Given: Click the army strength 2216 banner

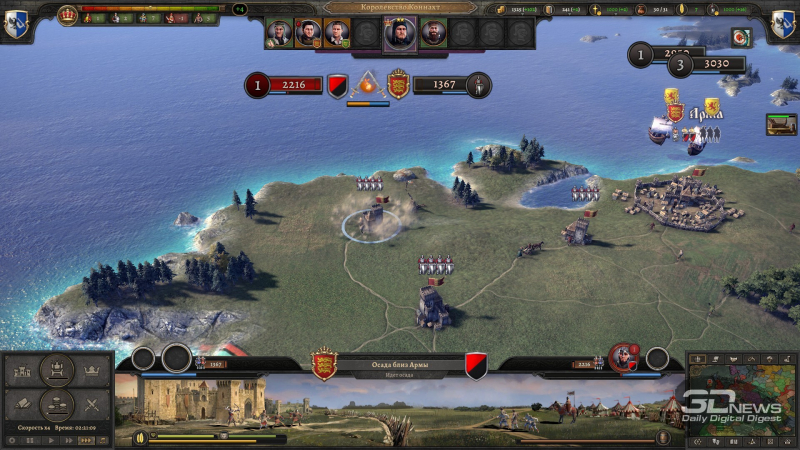Looking at the screenshot, I should [x=297, y=86].
